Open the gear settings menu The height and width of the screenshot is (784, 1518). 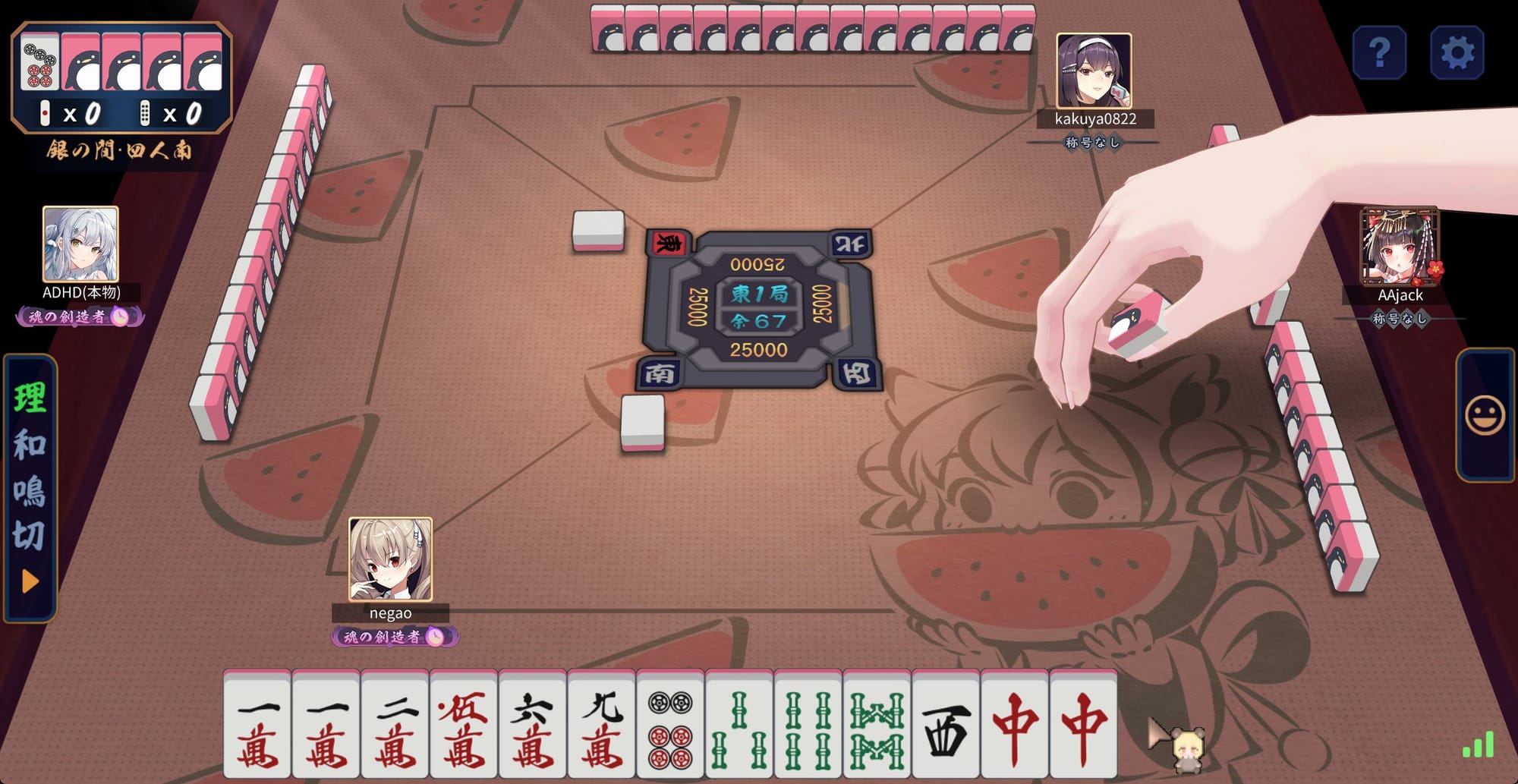click(1457, 53)
